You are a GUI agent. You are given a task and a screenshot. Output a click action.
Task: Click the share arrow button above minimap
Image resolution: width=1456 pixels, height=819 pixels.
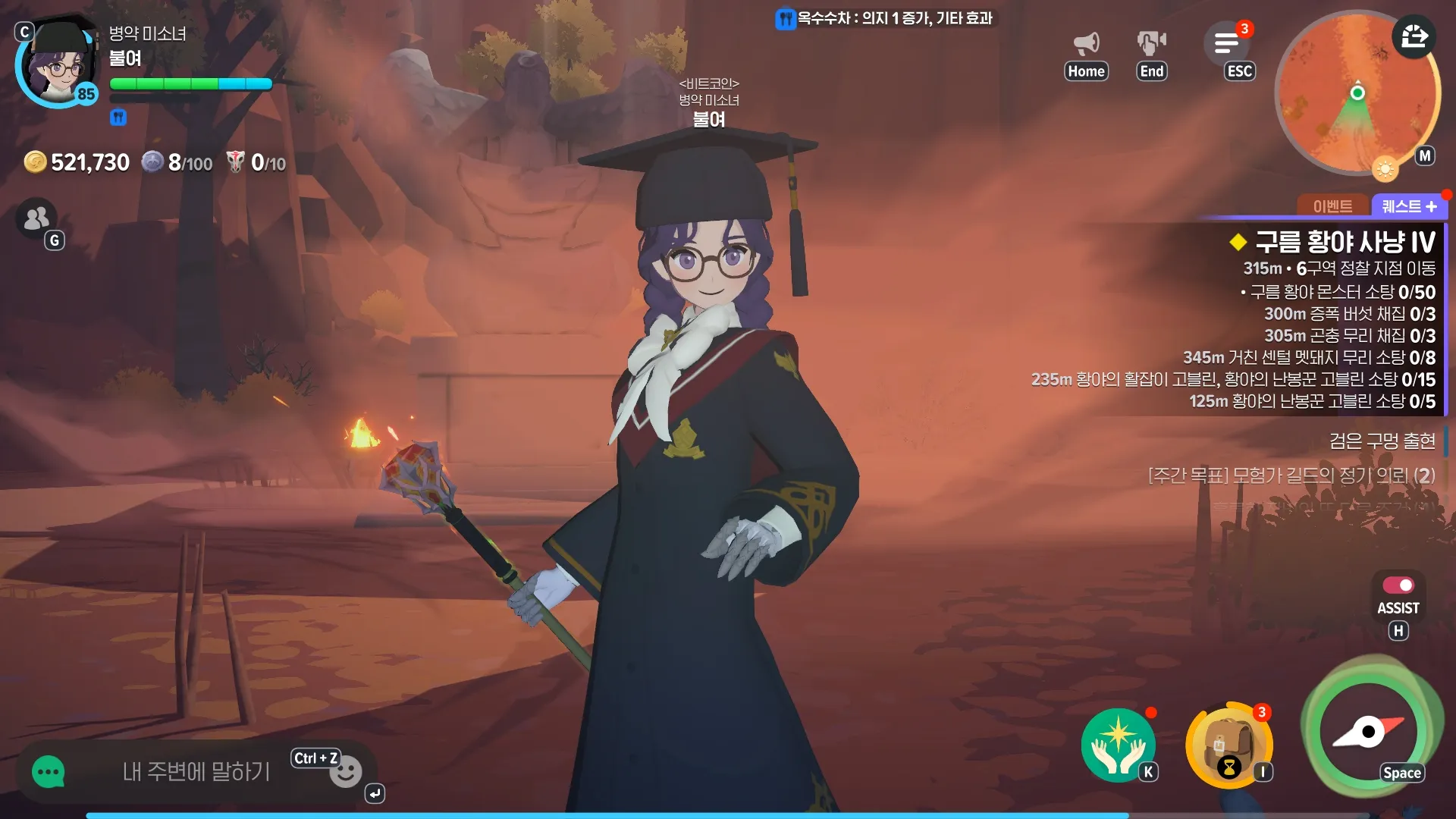tap(1414, 36)
